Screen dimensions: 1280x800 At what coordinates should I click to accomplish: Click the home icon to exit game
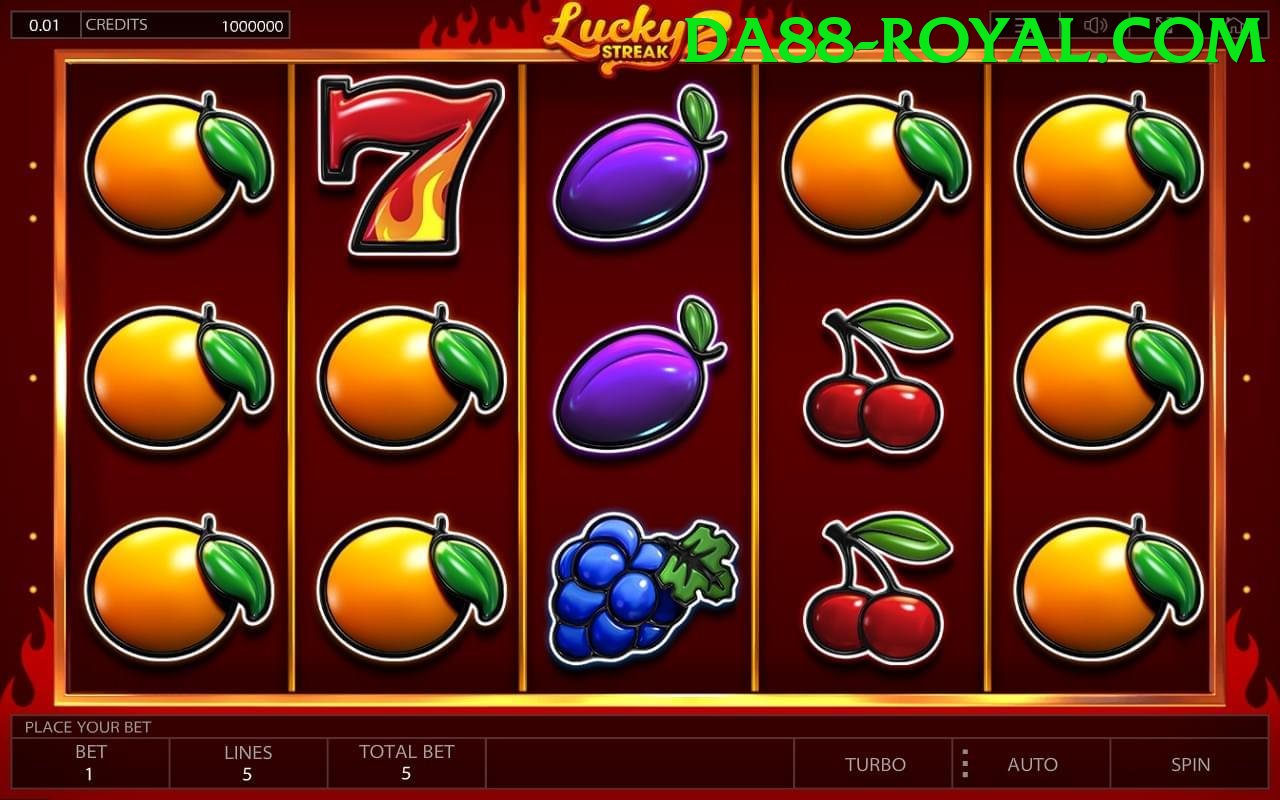coord(1238,25)
